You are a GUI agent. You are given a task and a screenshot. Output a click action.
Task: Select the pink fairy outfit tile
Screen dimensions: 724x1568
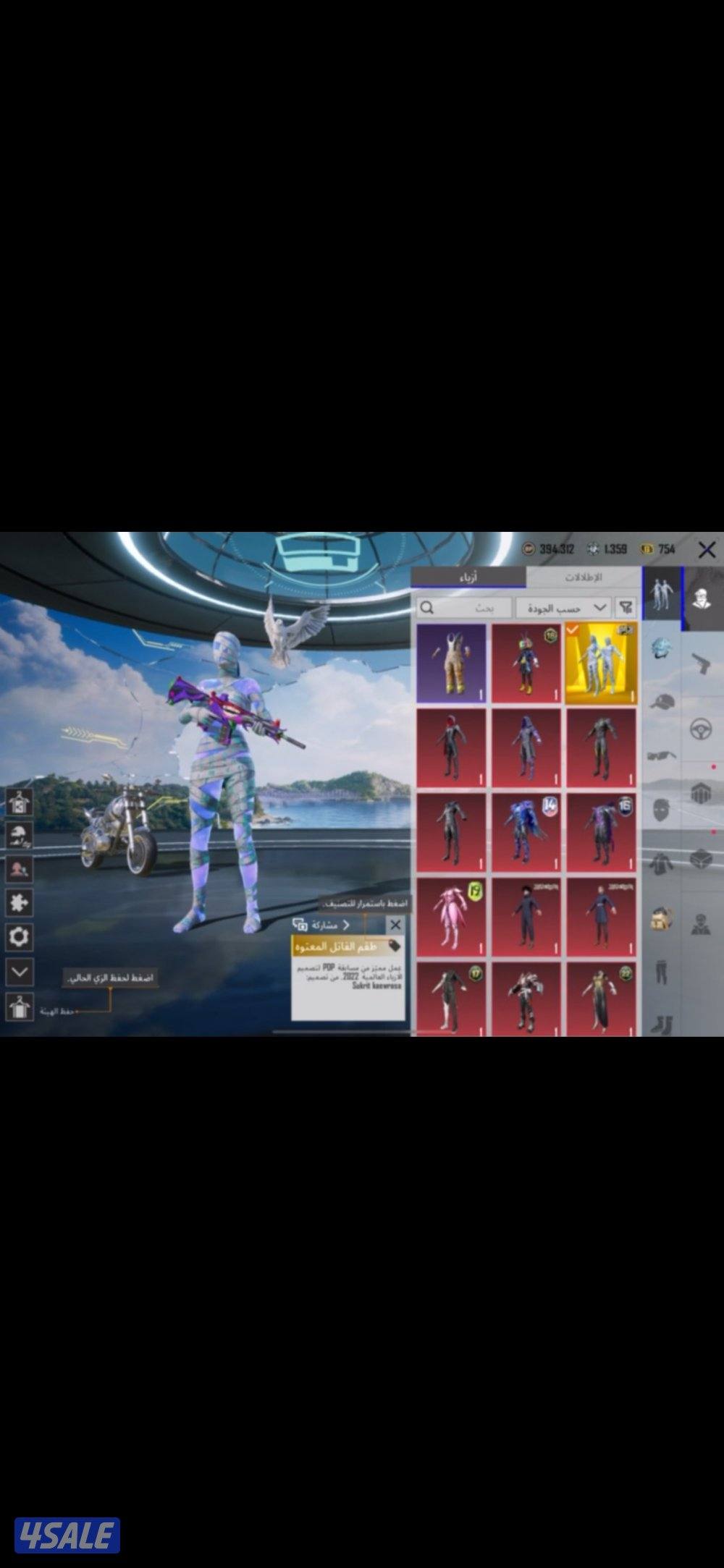click(452, 917)
